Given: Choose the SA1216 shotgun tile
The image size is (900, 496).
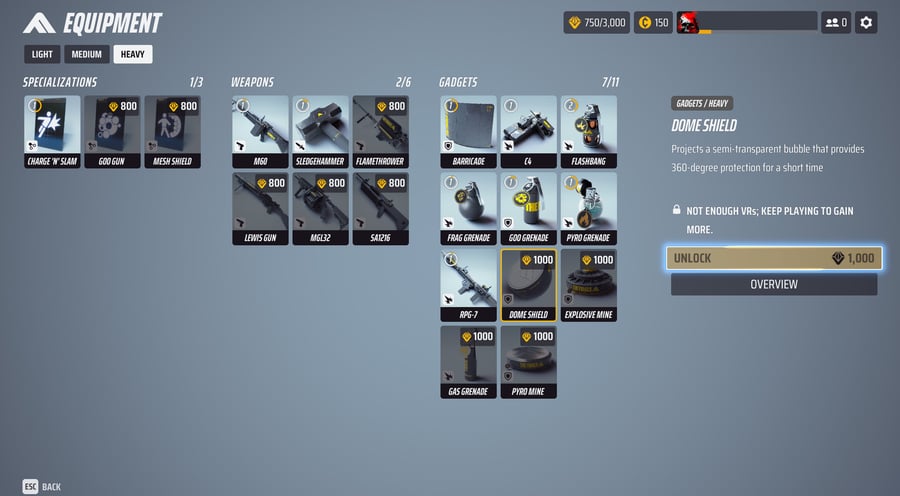Looking at the screenshot, I should tap(380, 208).
